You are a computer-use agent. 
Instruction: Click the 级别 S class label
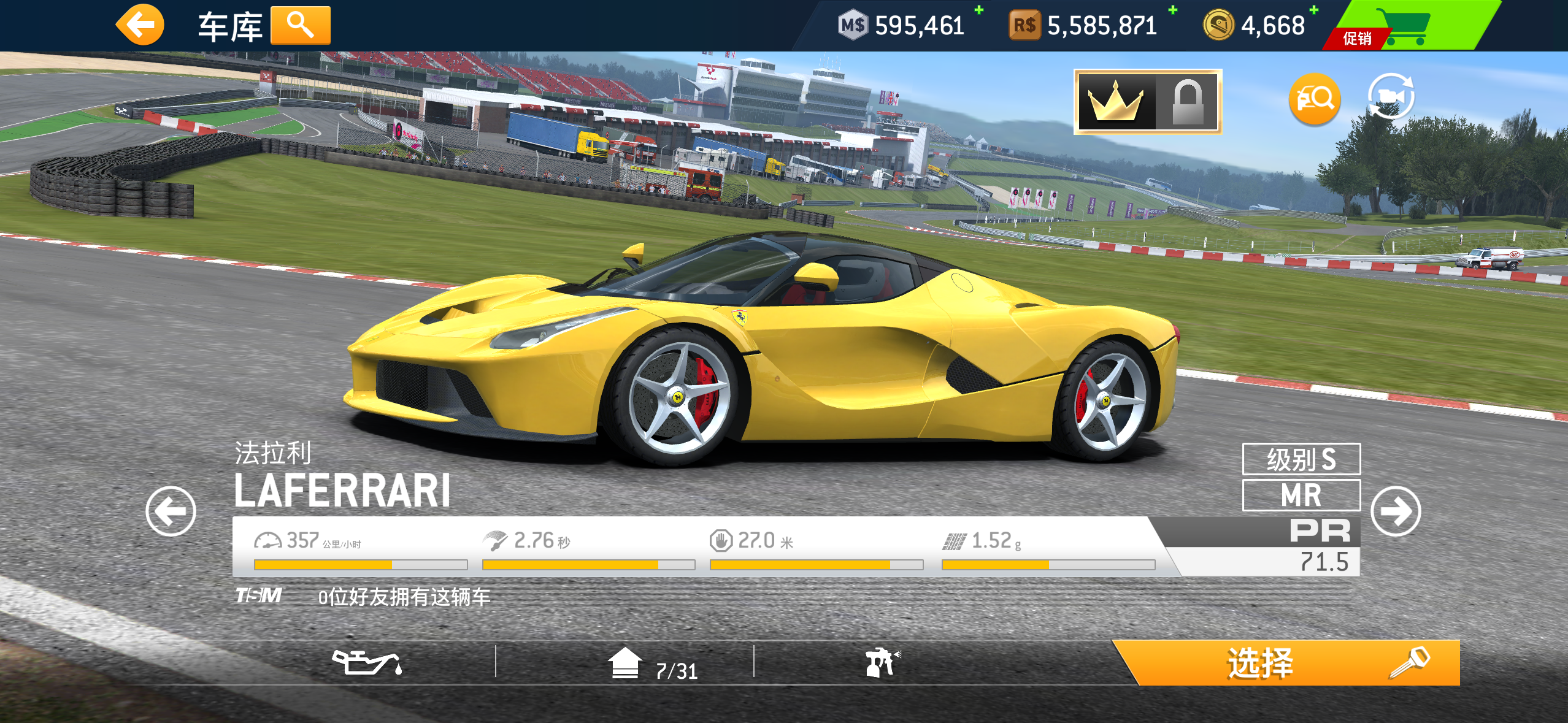pyautogui.click(x=1301, y=459)
